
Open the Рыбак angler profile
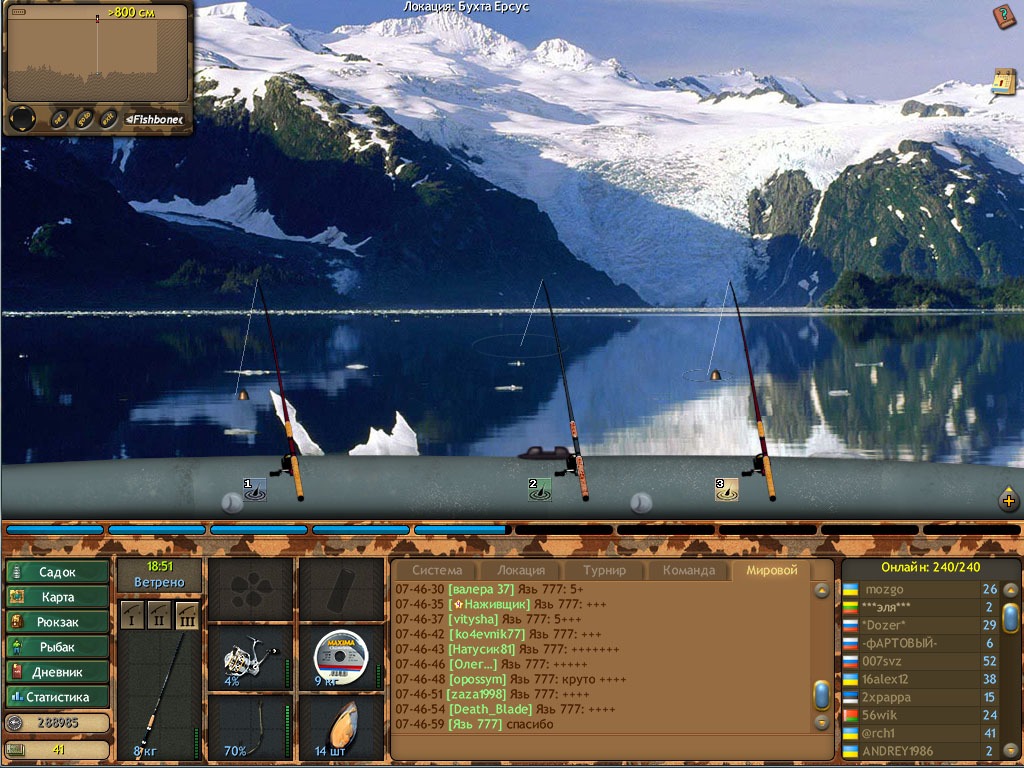pyautogui.click(x=57, y=647)
